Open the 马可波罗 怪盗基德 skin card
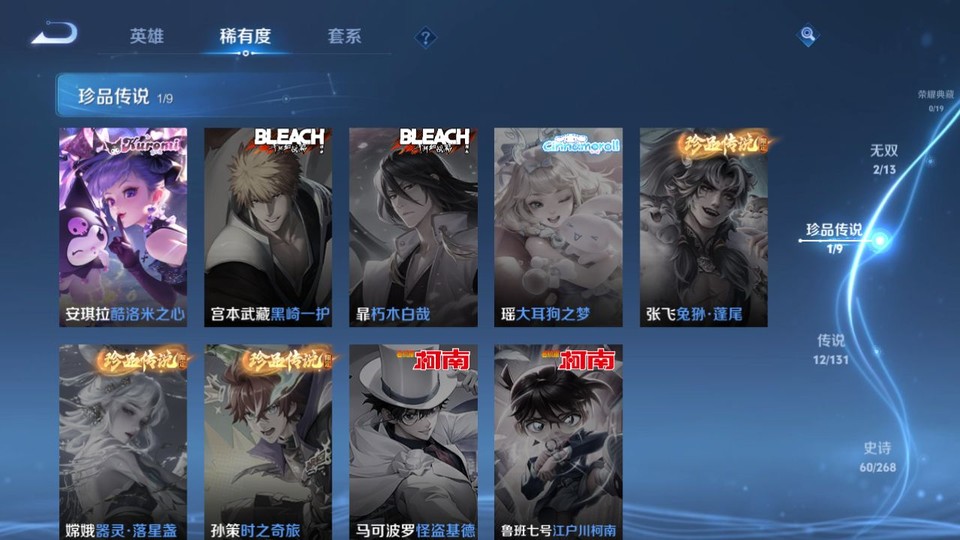The width and height of the screenshot is (960, 540). tap(413, 442)
